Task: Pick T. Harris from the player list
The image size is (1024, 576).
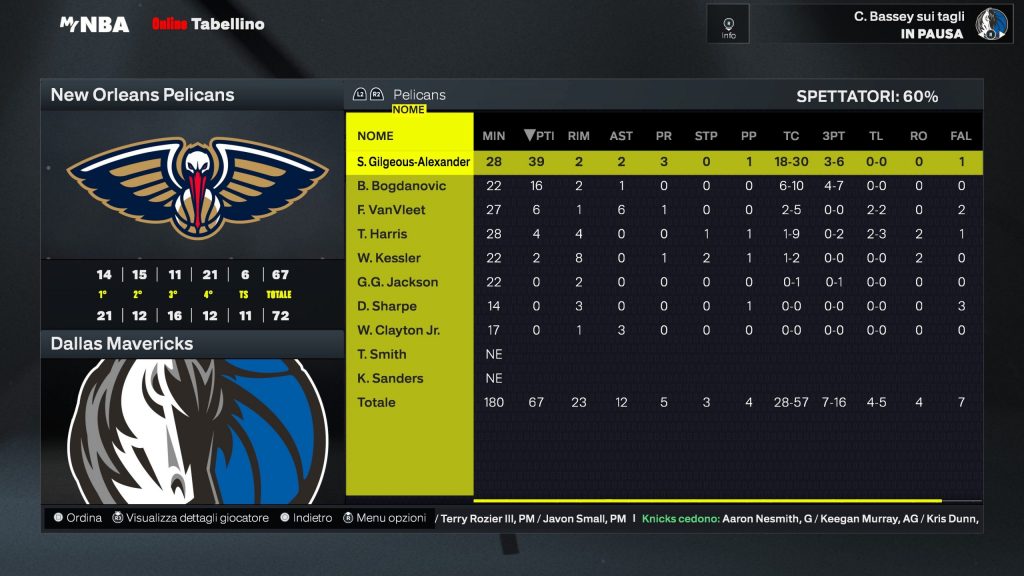Action: point(382,234)
